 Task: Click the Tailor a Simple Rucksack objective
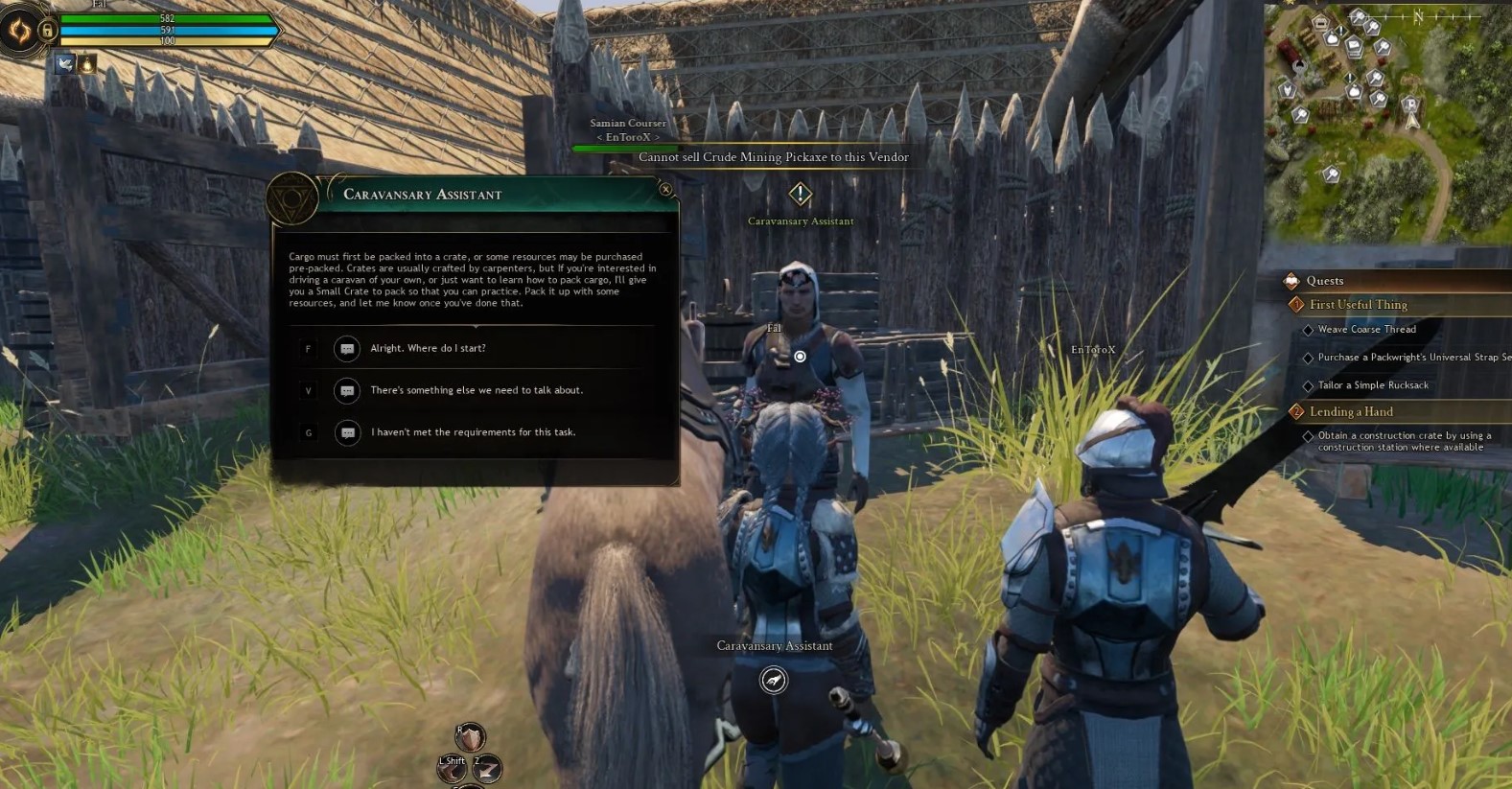1372,385
